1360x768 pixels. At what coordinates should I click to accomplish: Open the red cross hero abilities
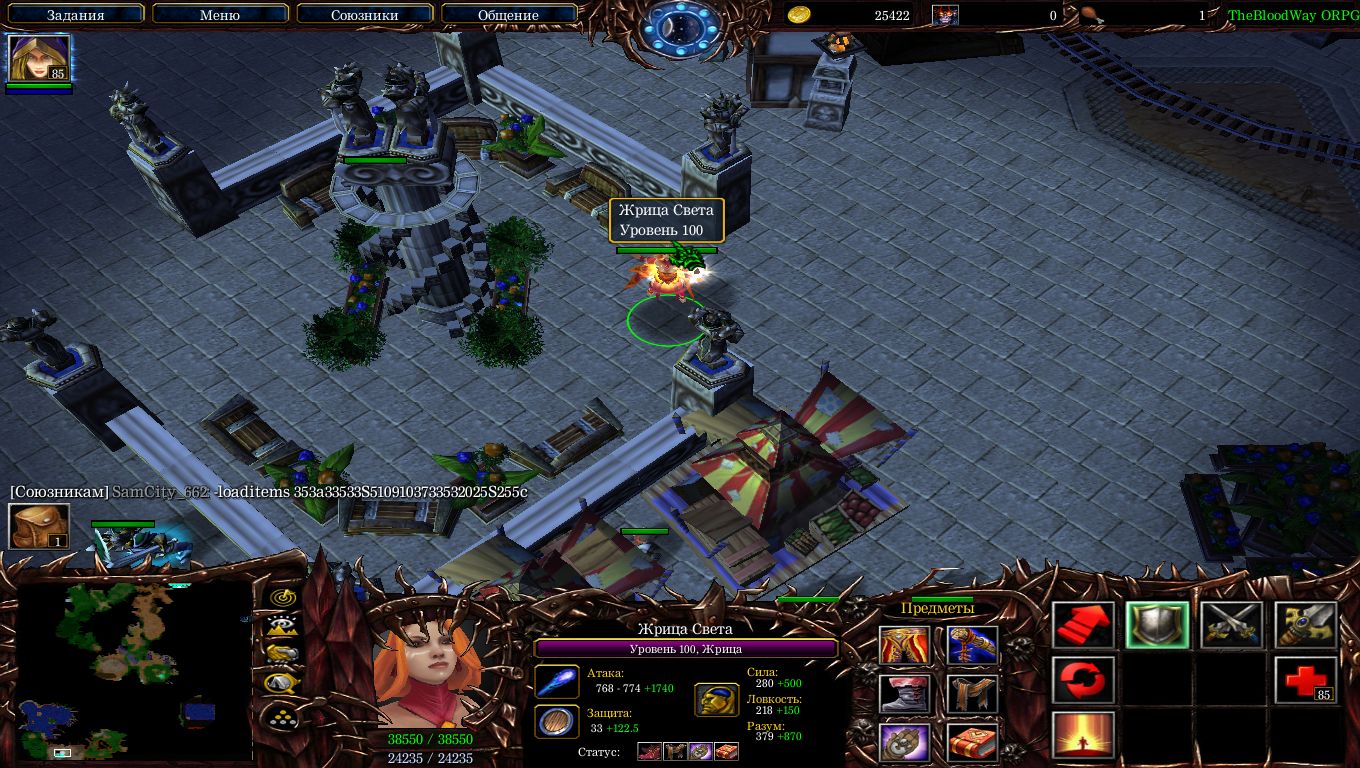click(x=1306, y=681)
